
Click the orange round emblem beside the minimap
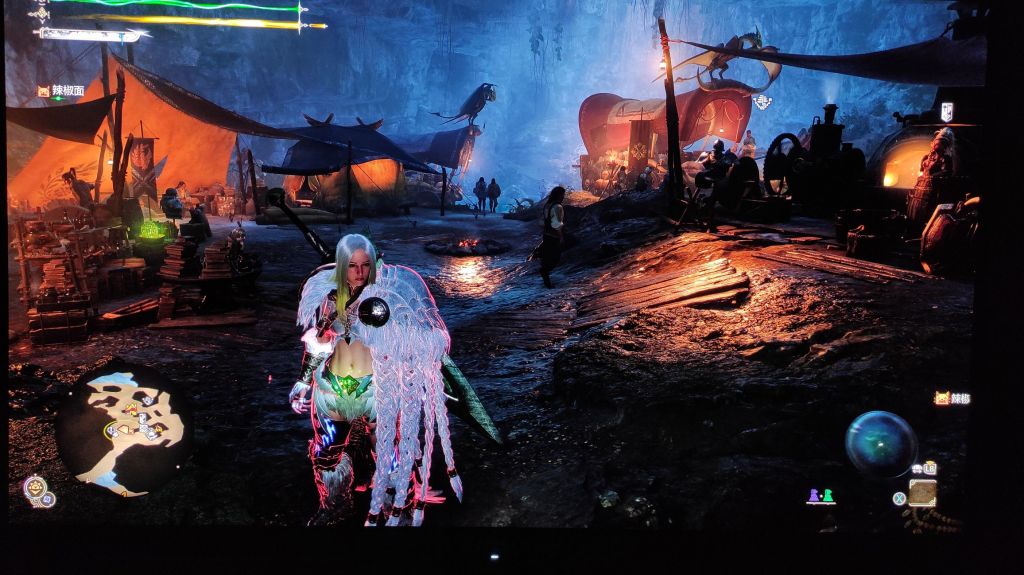(x=35, y=488)
